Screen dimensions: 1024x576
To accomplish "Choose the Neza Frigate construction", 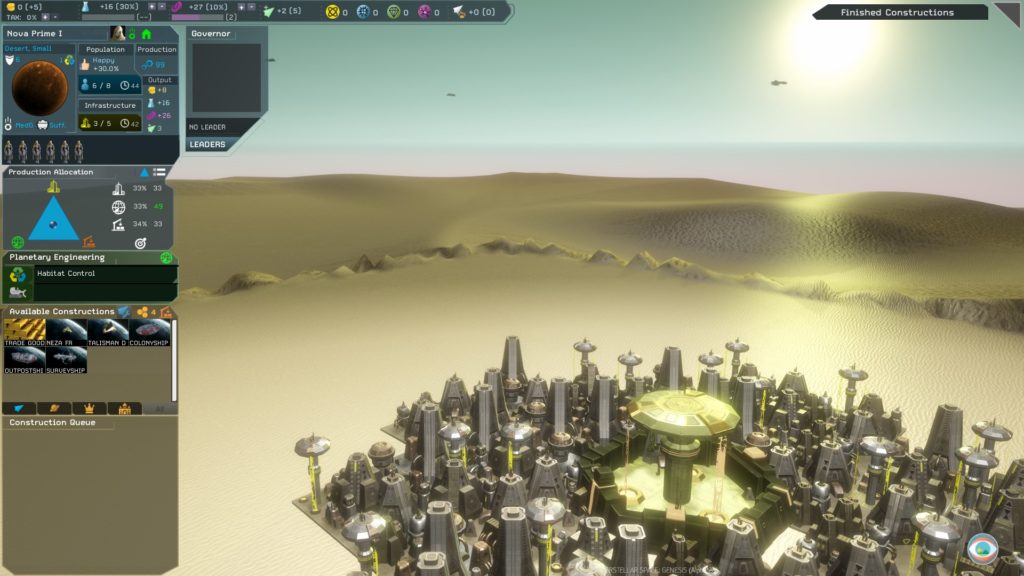I will (x=66, y=333).
